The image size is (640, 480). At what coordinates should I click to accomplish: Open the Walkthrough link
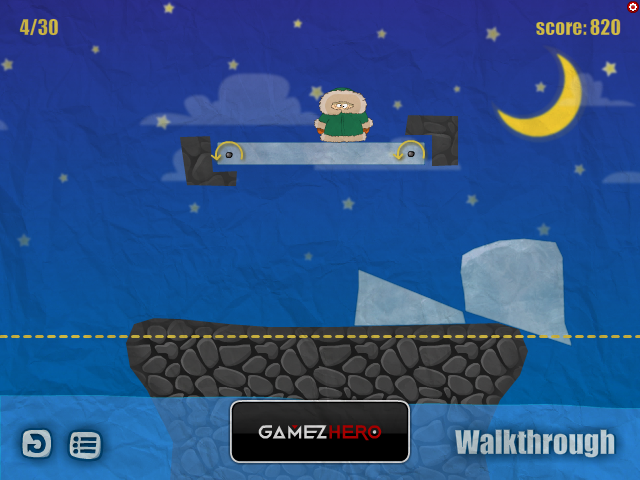pos(535,442)
